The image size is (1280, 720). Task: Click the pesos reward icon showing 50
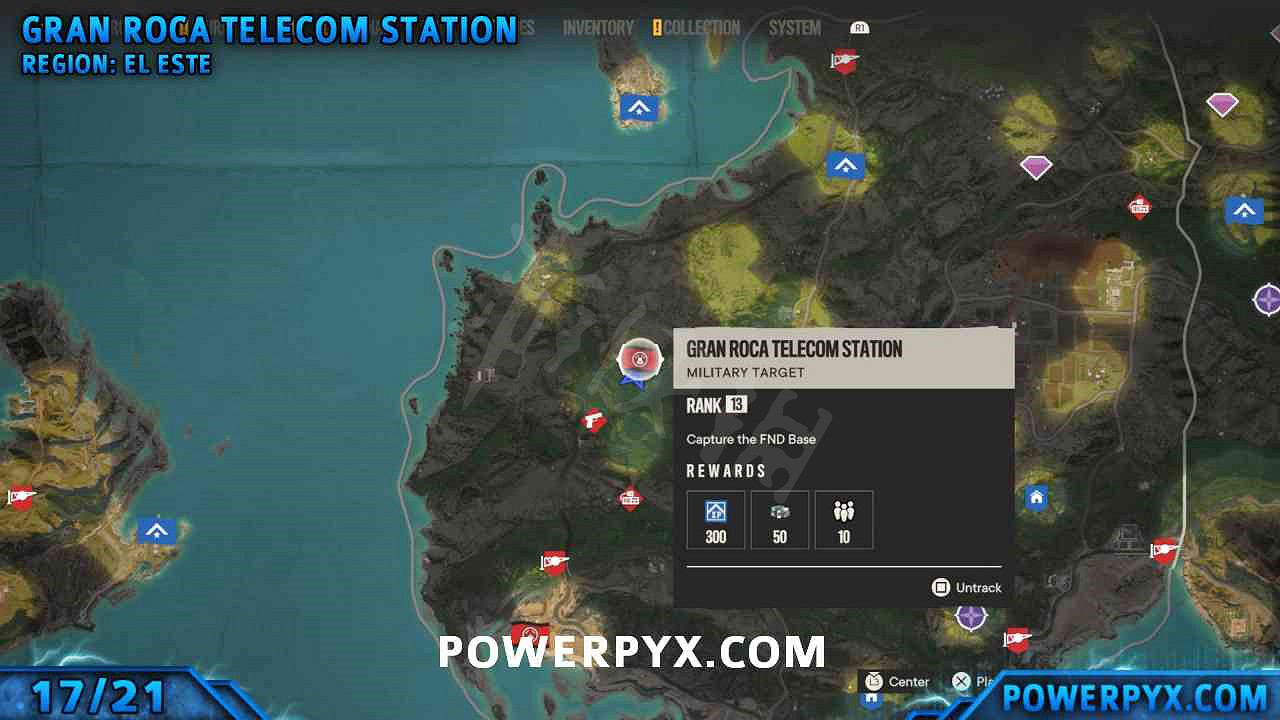779,519
